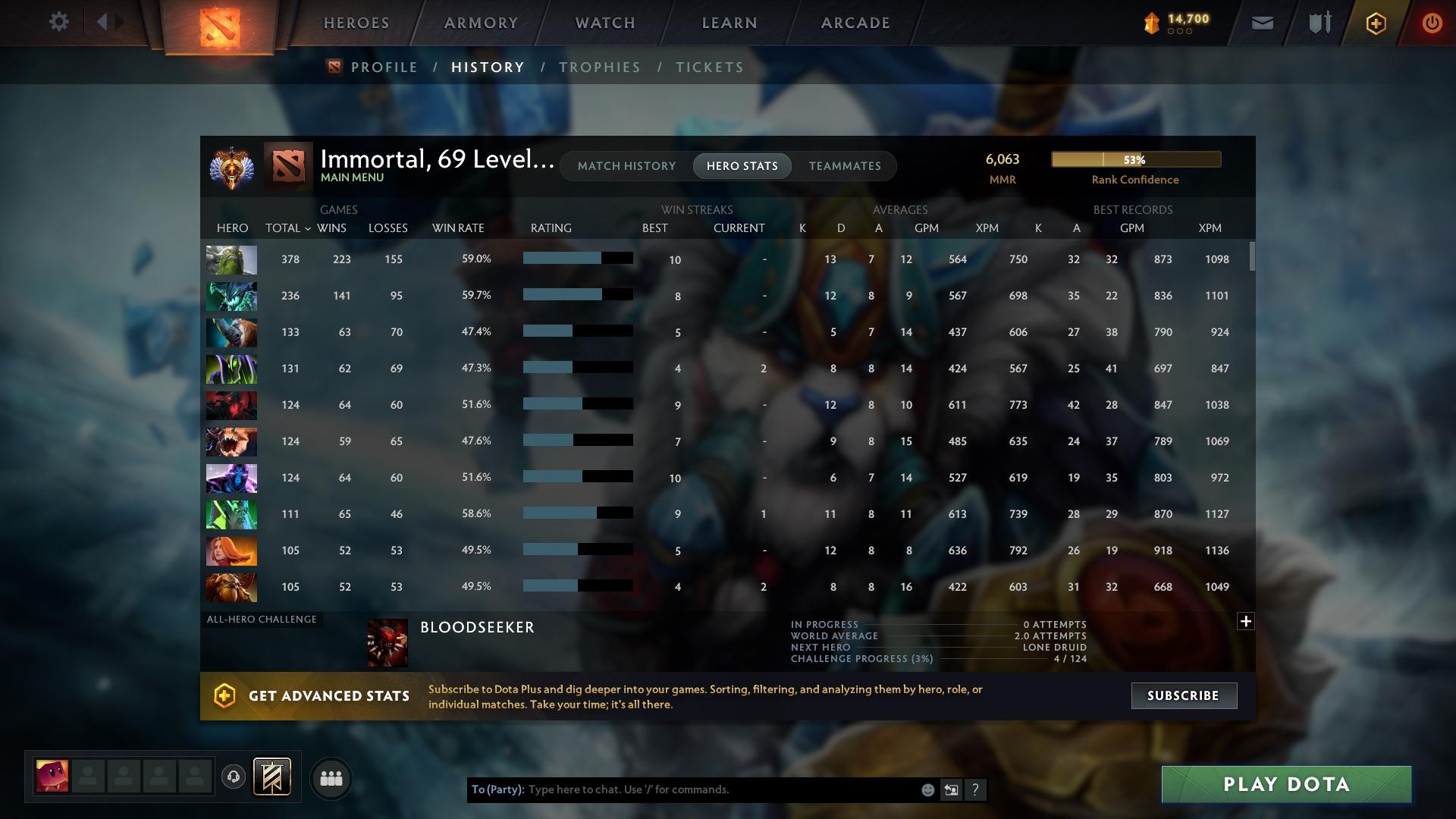The width and height of the screenshot is (1456, 819).
Task: Click the shards currency icon showing 14,700
Action: click(x=1151, y=22)
